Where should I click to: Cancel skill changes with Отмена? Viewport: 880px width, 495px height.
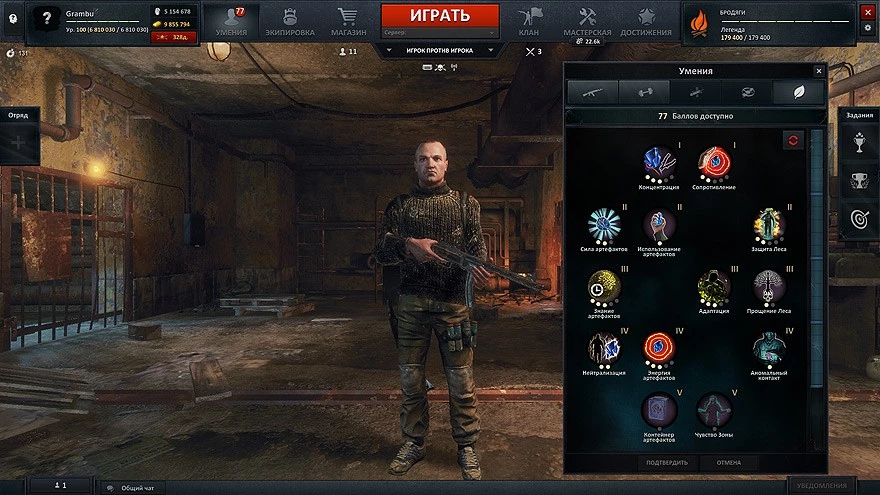(x=727, y=463)
